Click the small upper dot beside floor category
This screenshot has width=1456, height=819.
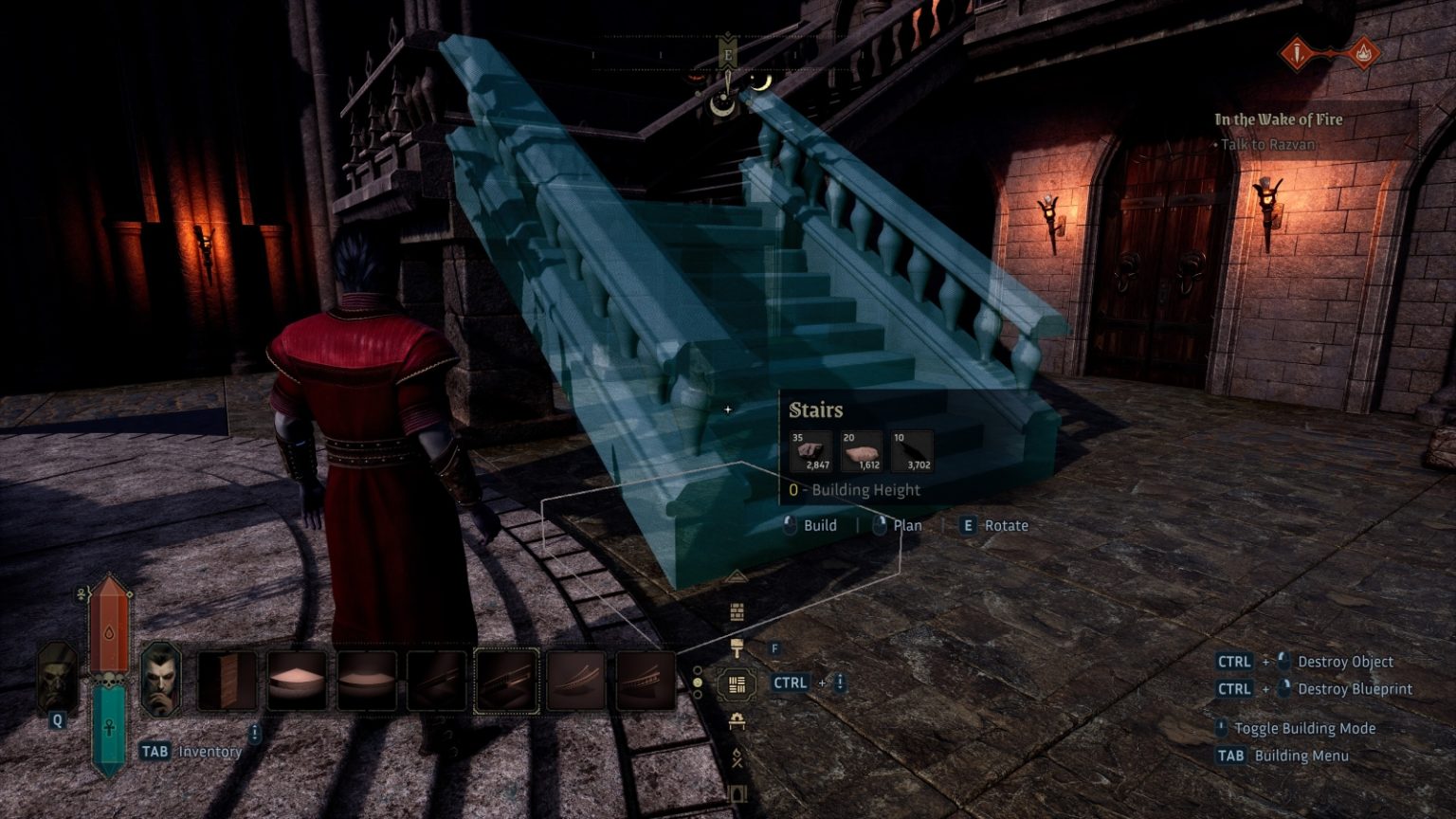698,671
